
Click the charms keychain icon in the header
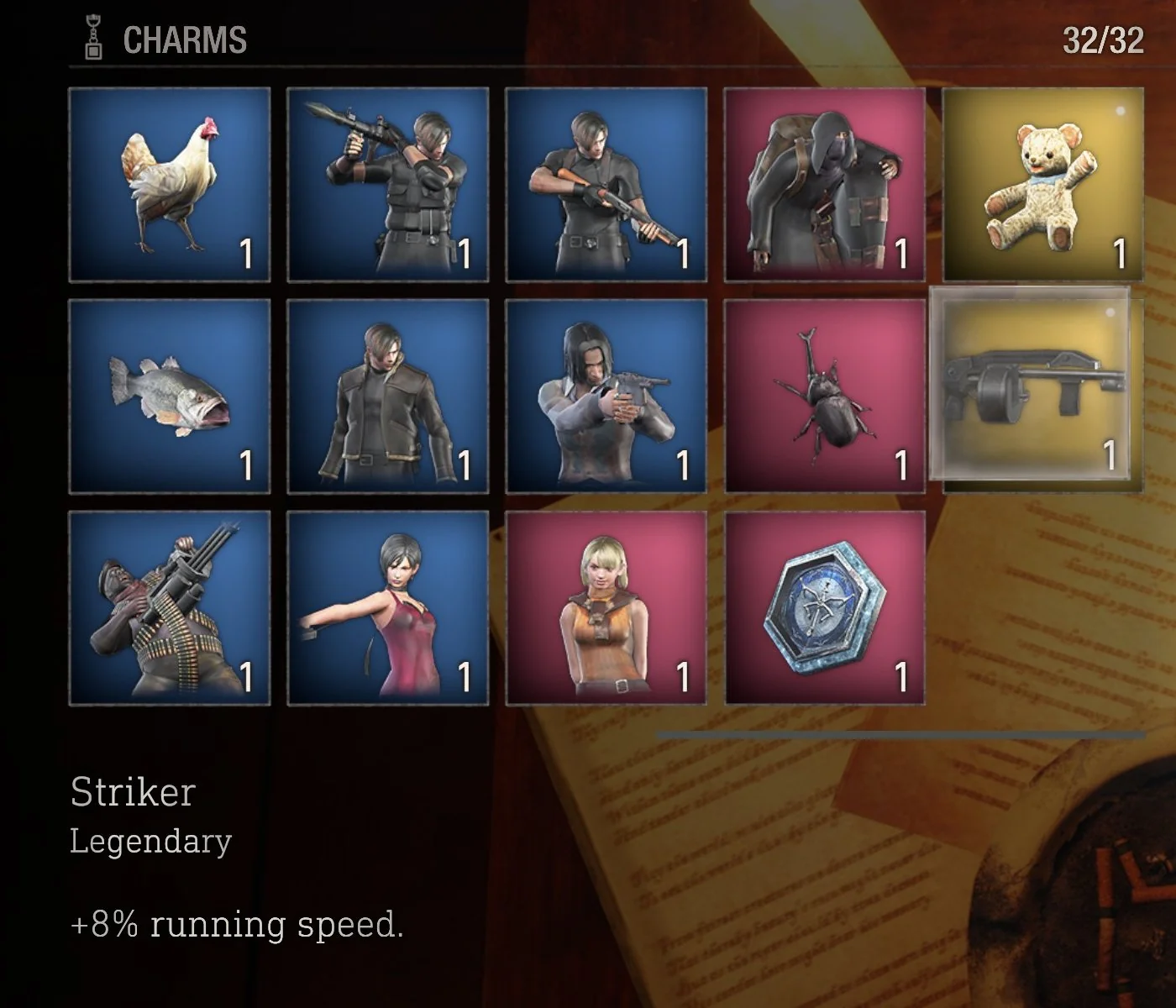pos(92,35)
